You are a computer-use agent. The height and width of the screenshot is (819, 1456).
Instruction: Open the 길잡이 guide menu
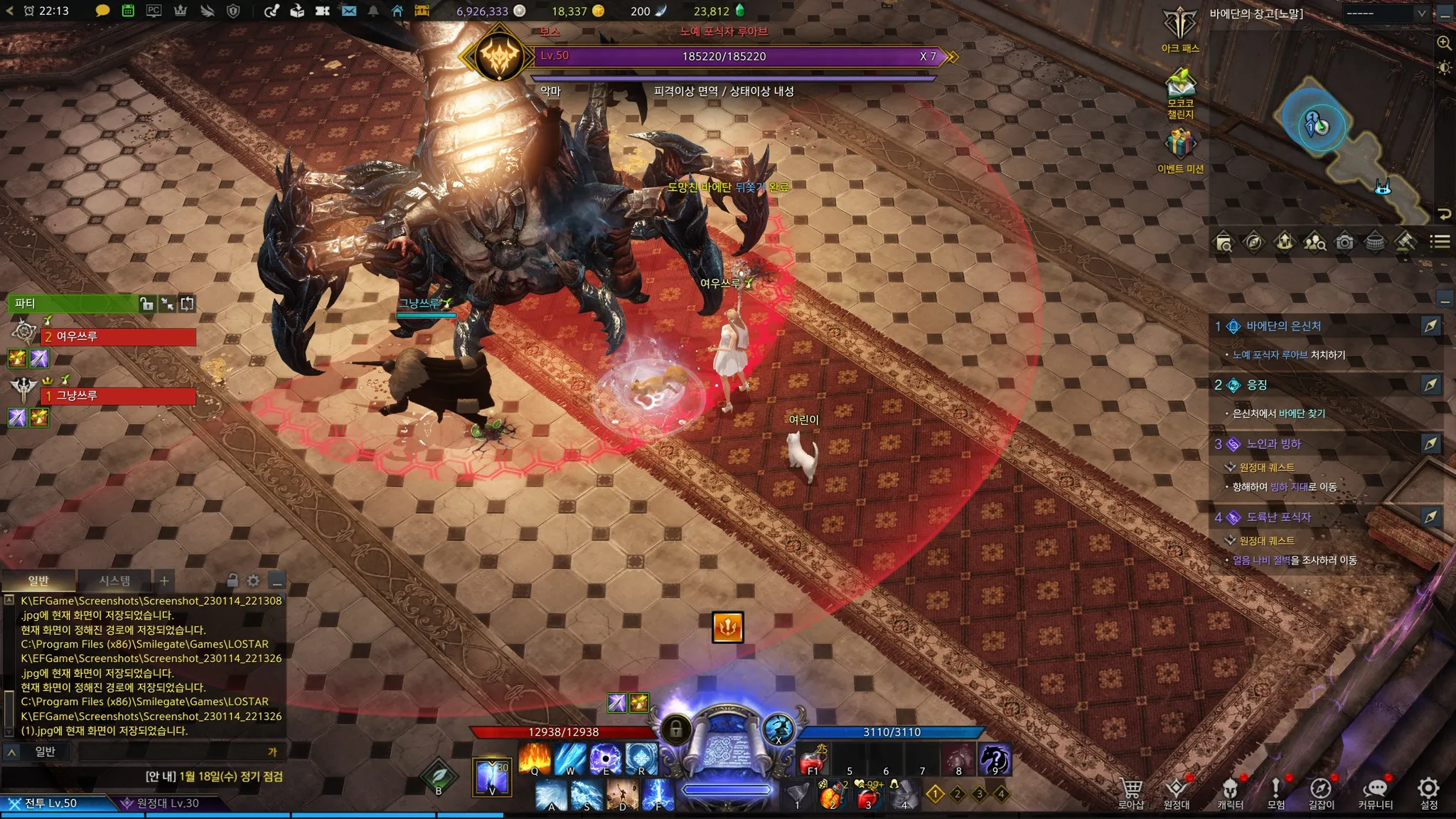click(x=1321, y=792)
